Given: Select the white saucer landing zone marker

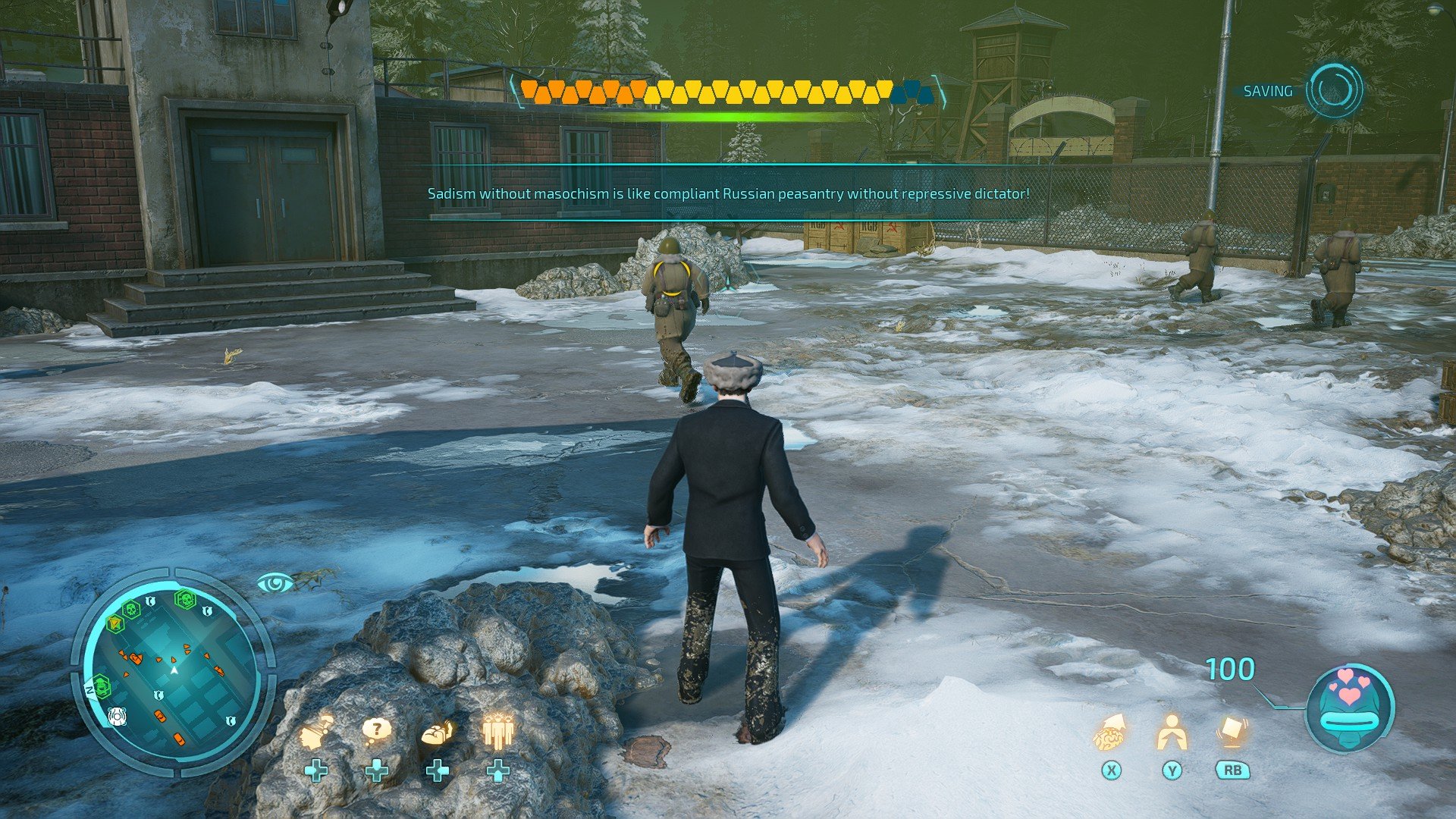Looking at the screenshot, I should 115,715.
